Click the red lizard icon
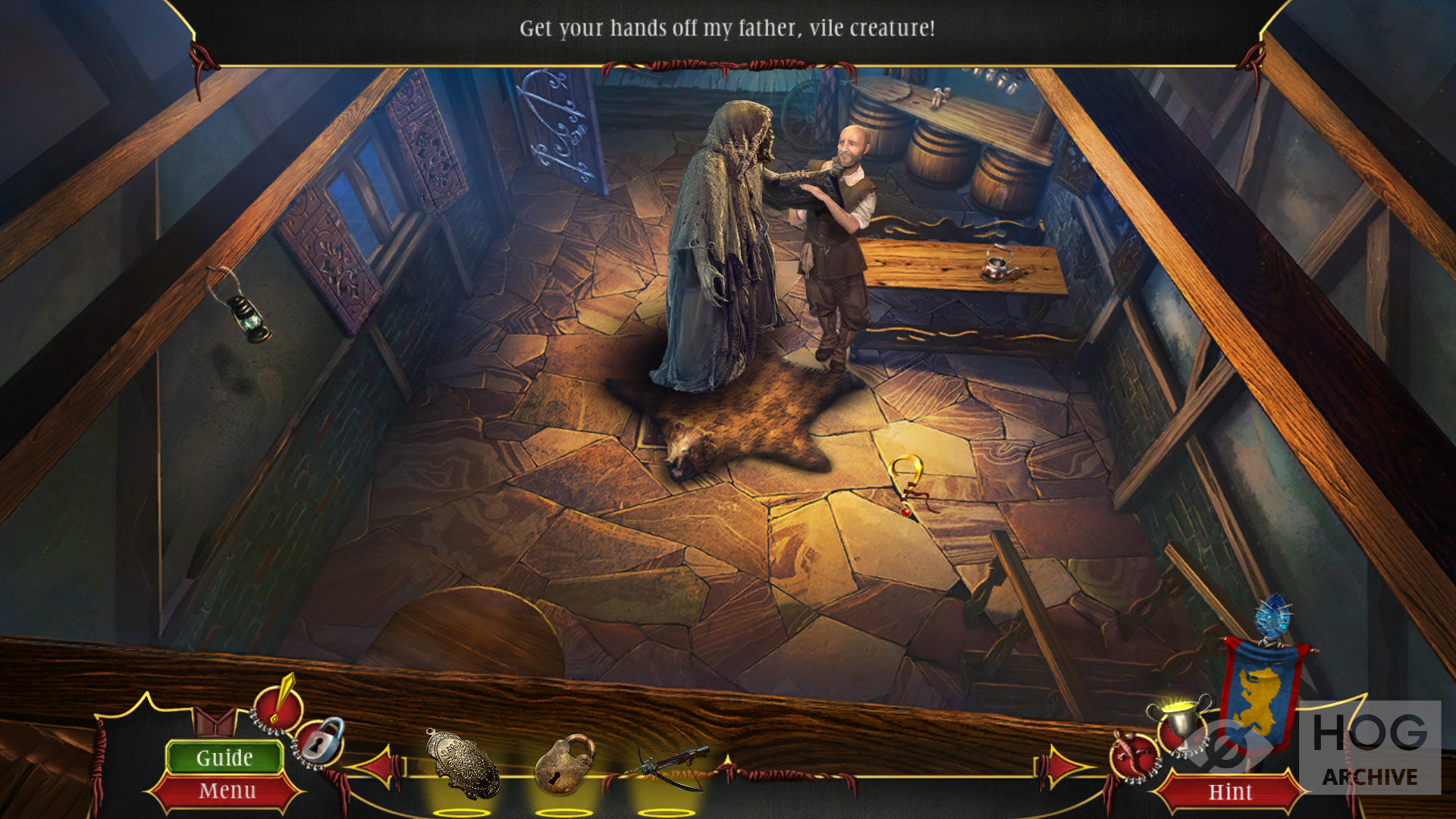The width and height of the screenshot is (1456, 819). (x=1133, y=755)
